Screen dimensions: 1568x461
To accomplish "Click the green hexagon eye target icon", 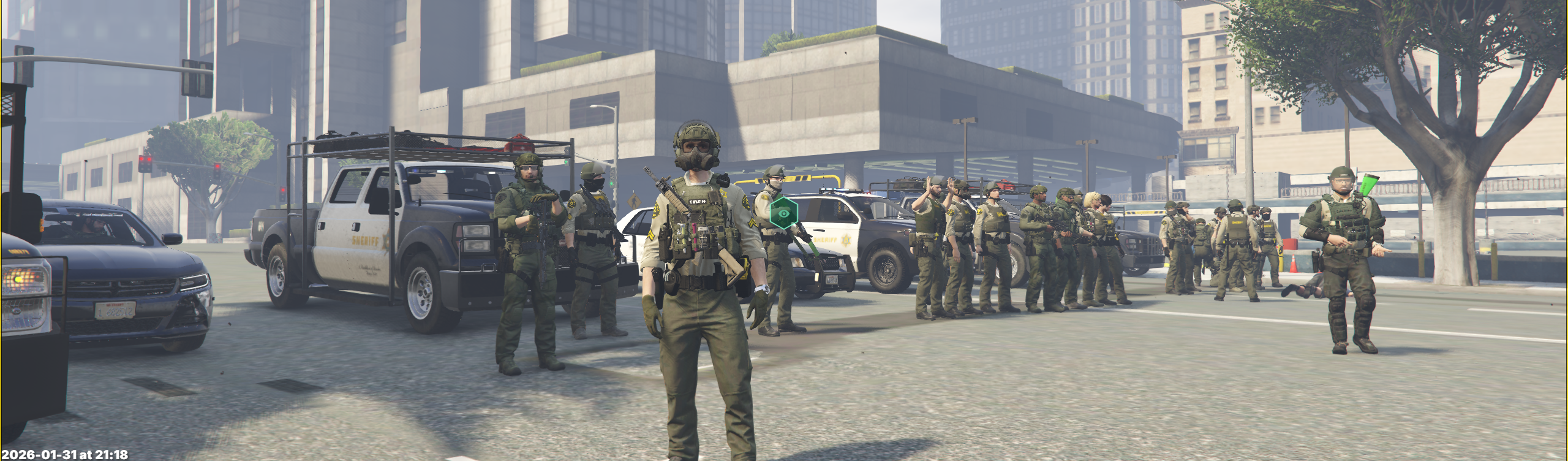I will [x=783, y=213].
